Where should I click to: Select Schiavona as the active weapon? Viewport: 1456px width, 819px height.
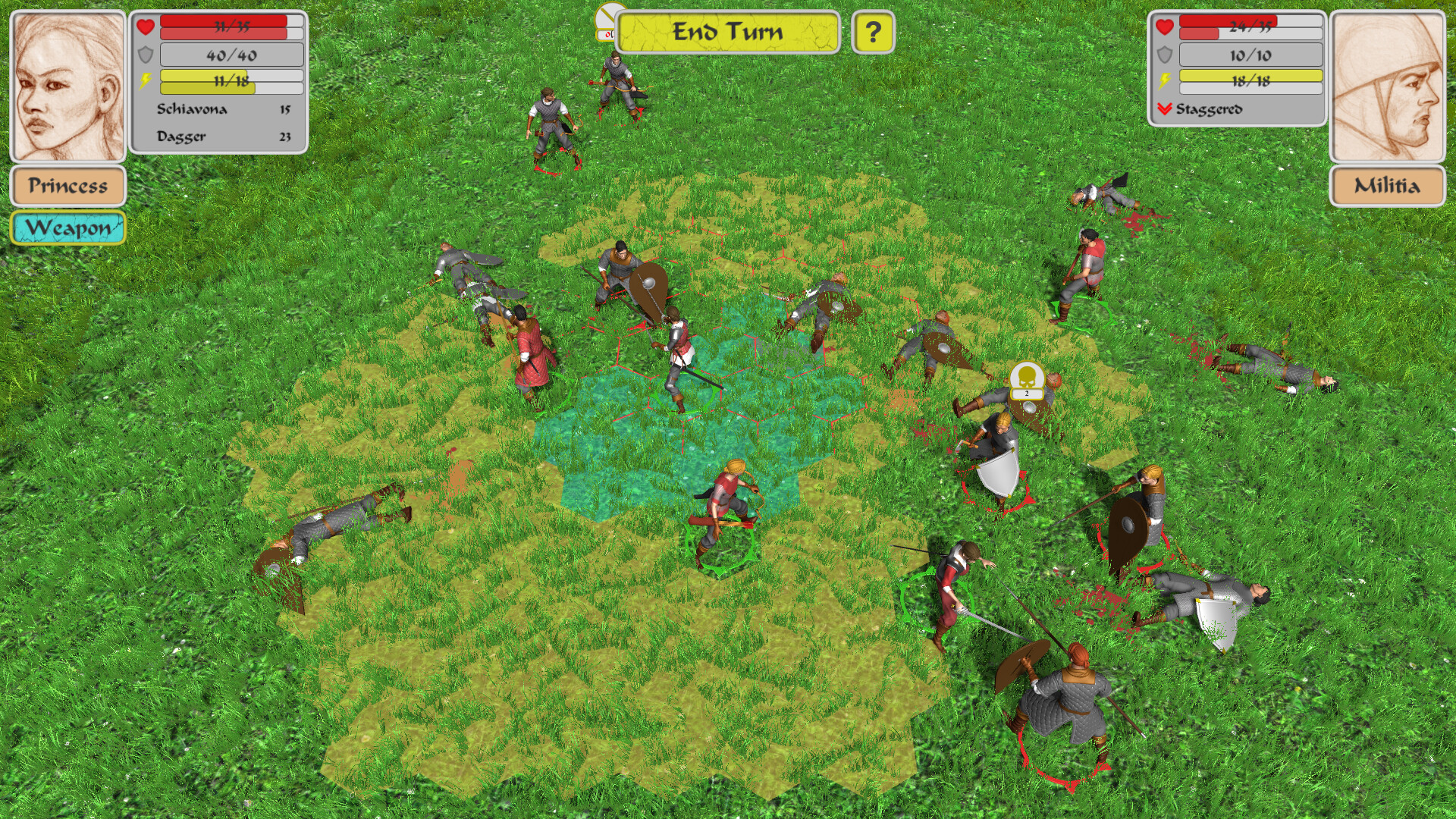[x=191, y=110]
